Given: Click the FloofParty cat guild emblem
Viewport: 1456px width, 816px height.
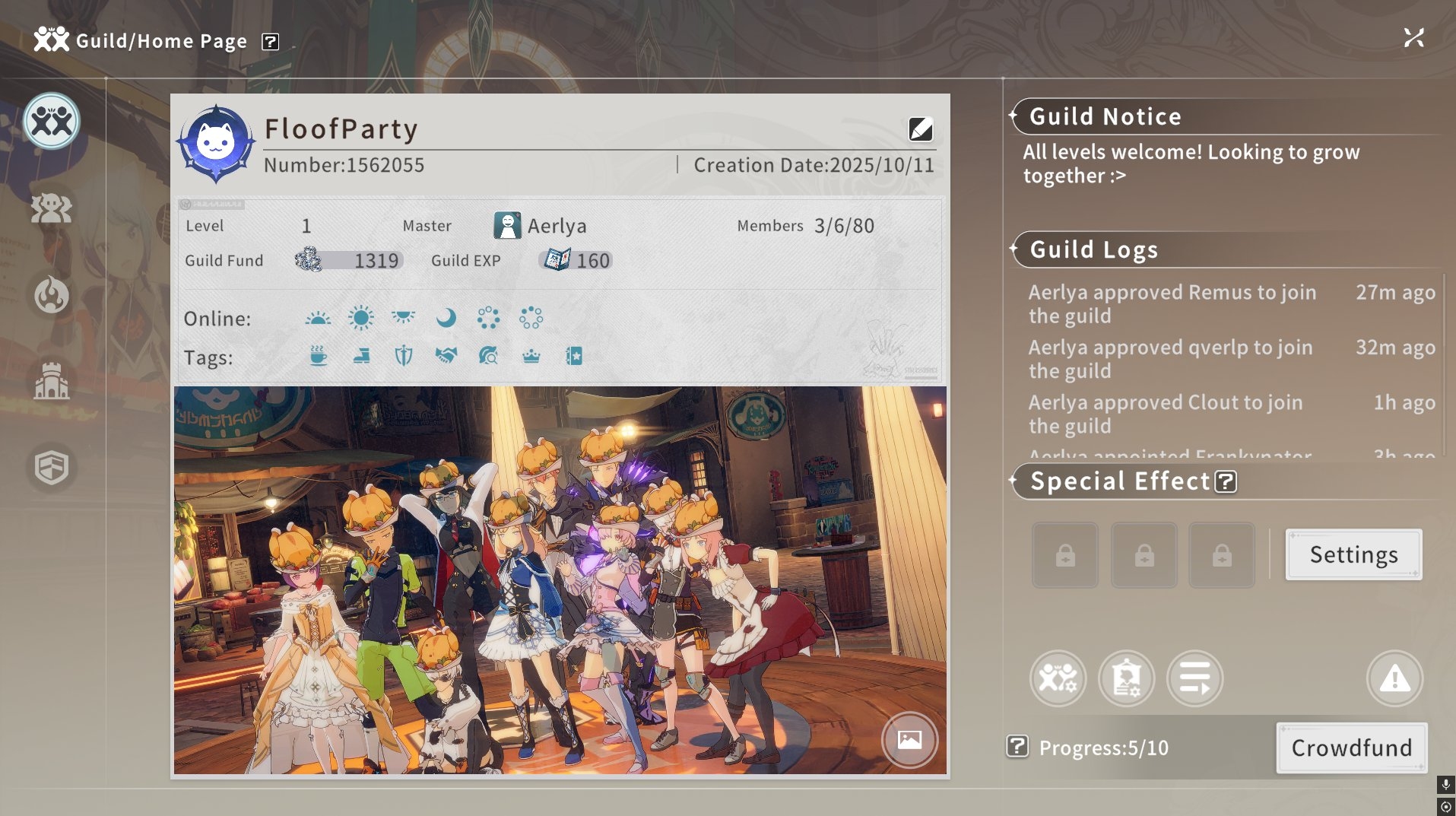Looking at the screenshot, I should pos(216,142).
